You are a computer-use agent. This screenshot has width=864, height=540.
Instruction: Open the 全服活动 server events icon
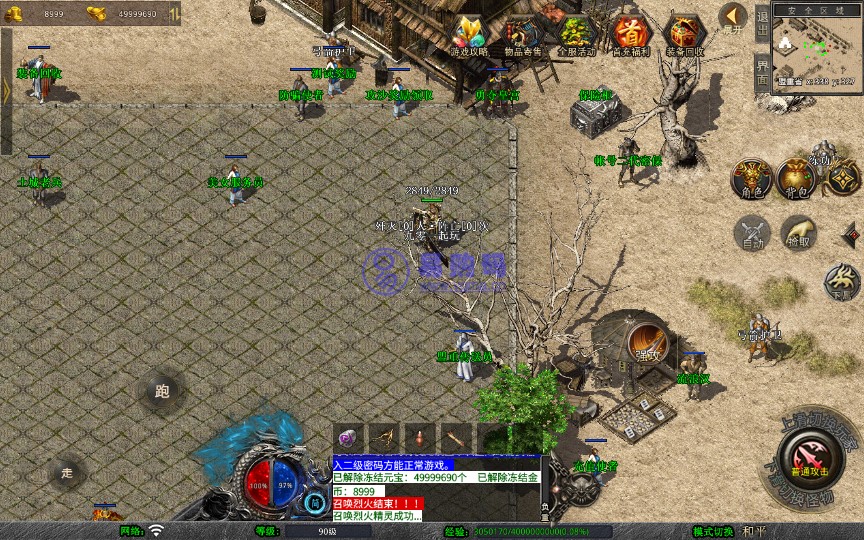pos(576,35)
